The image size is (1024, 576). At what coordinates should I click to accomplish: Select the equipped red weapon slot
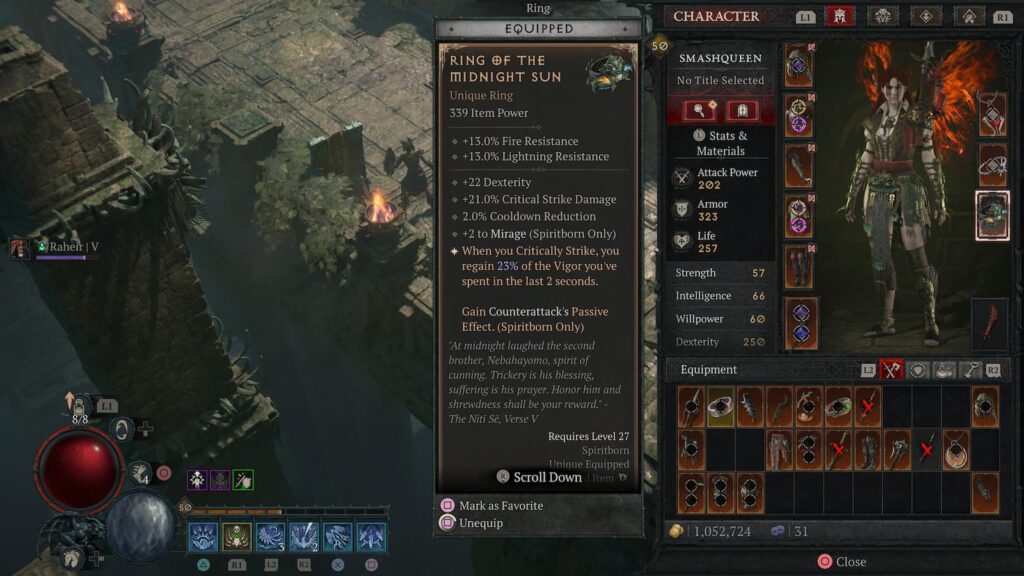pos(989,323)
